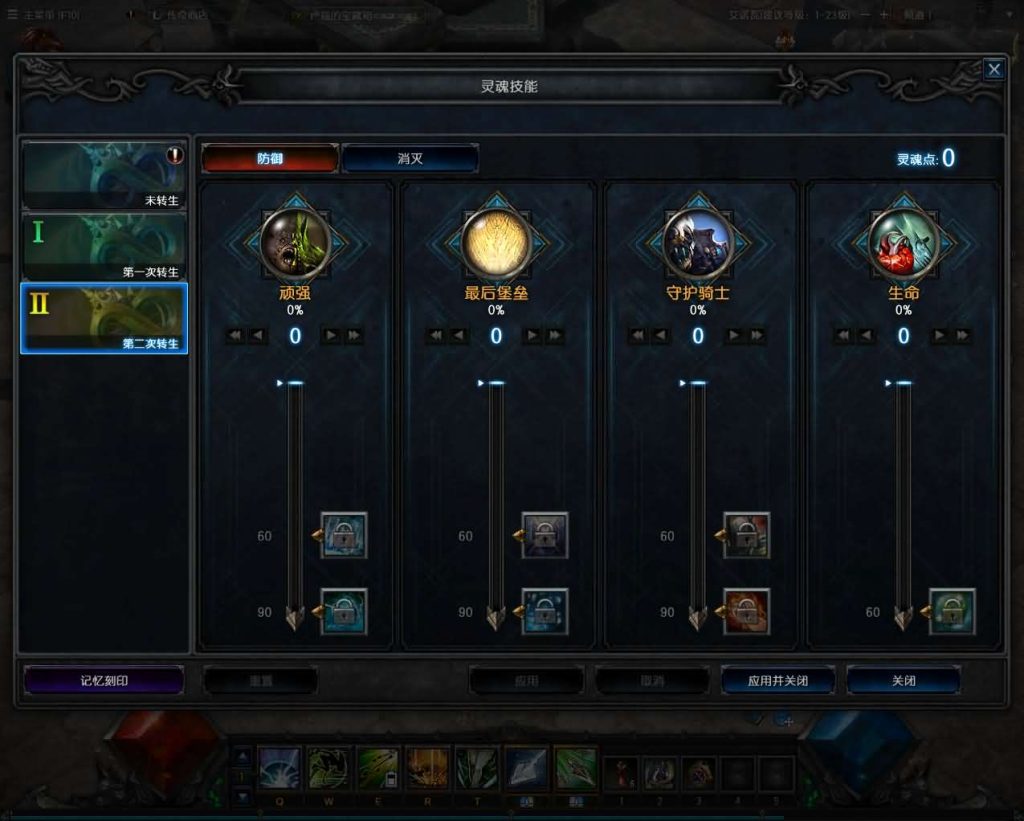Screen dimensions: 1024x821
Task: Decrease 最后堡垒 points by one step
Action: pyautogui.click(x=459, y=336)
